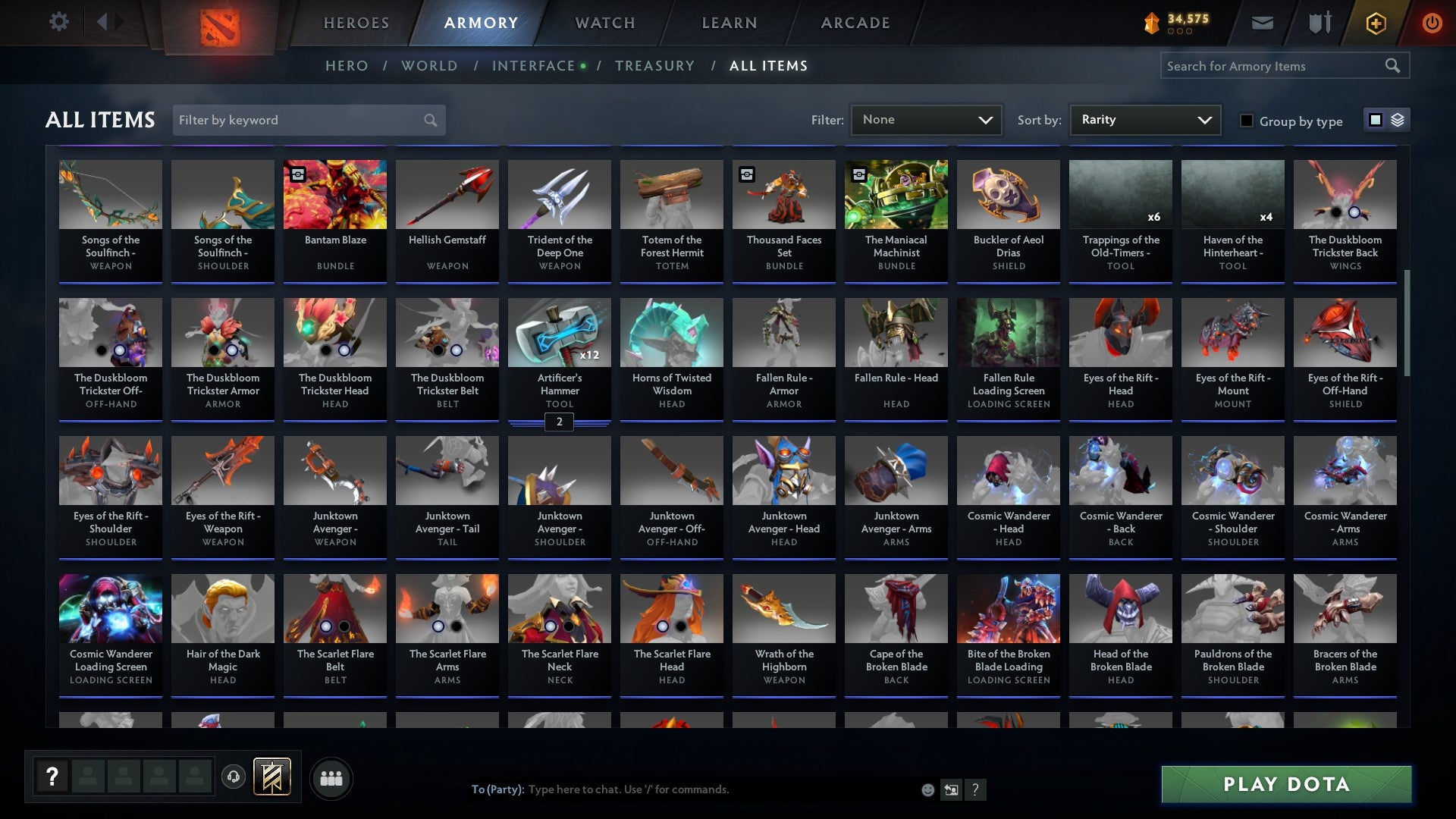1456x819 pixels.
Task: Open your mail notifications envelope icon
Action: coord(1263,23)
